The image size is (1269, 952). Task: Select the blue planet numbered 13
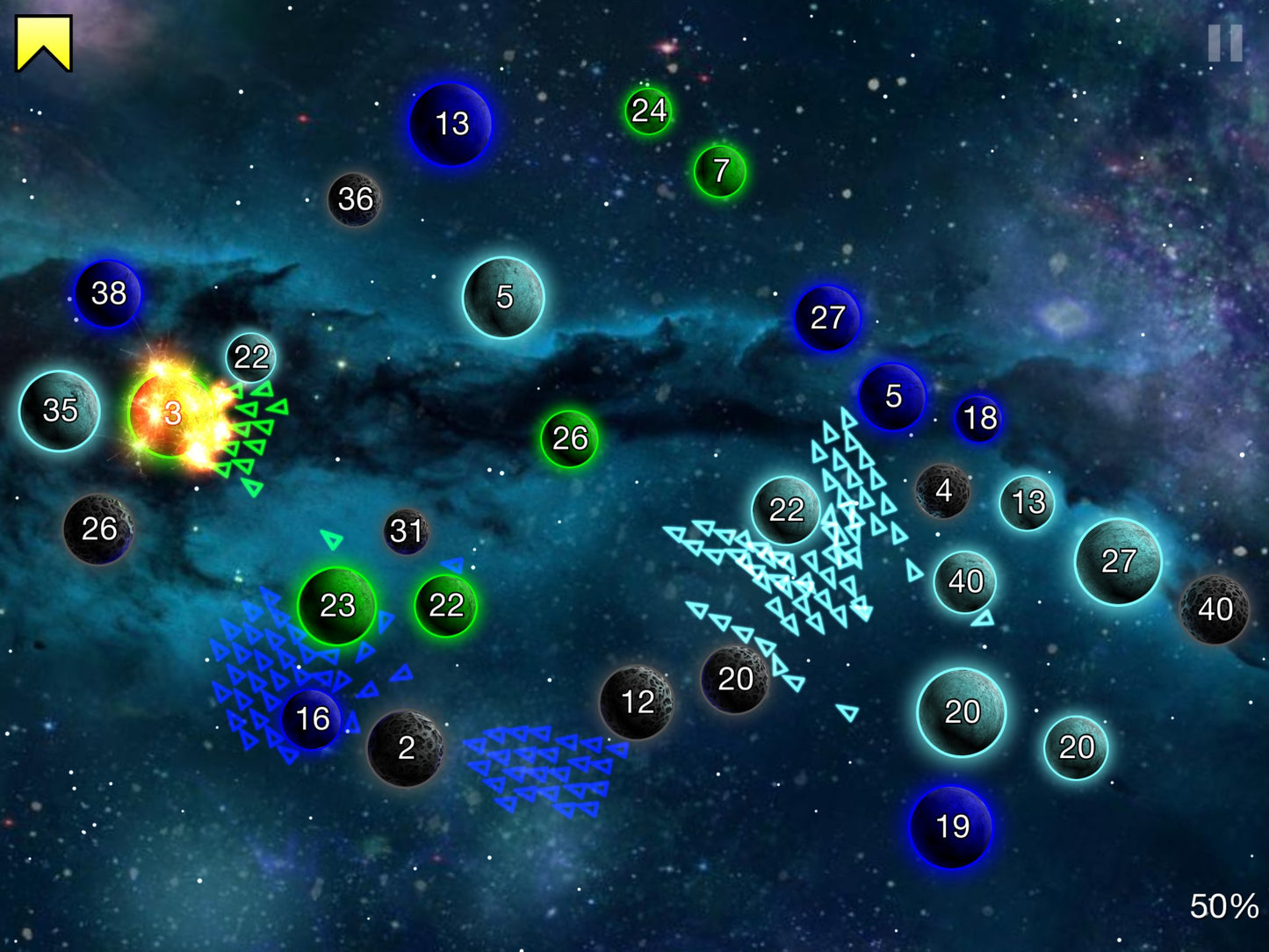coord(451,124)
